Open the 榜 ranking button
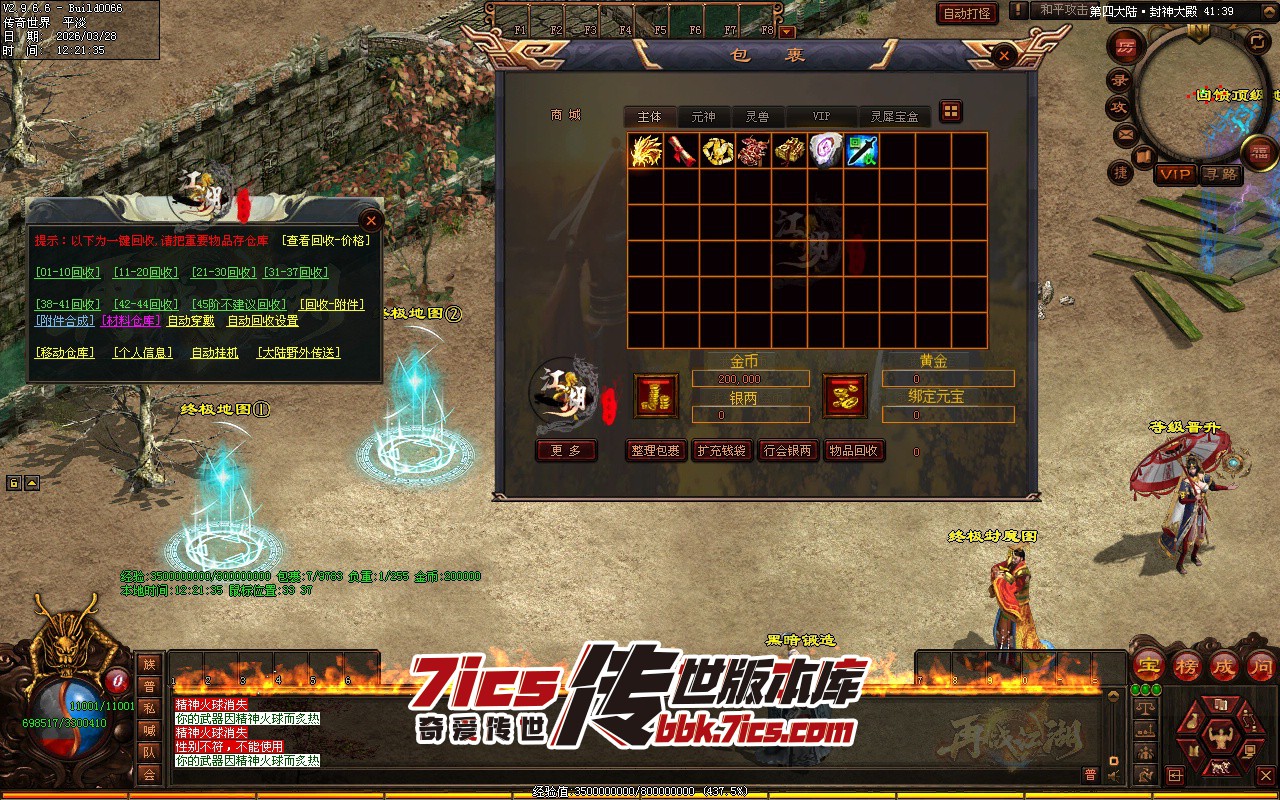The width and height of the screenshot is (1280, 800). (1186, 667)
